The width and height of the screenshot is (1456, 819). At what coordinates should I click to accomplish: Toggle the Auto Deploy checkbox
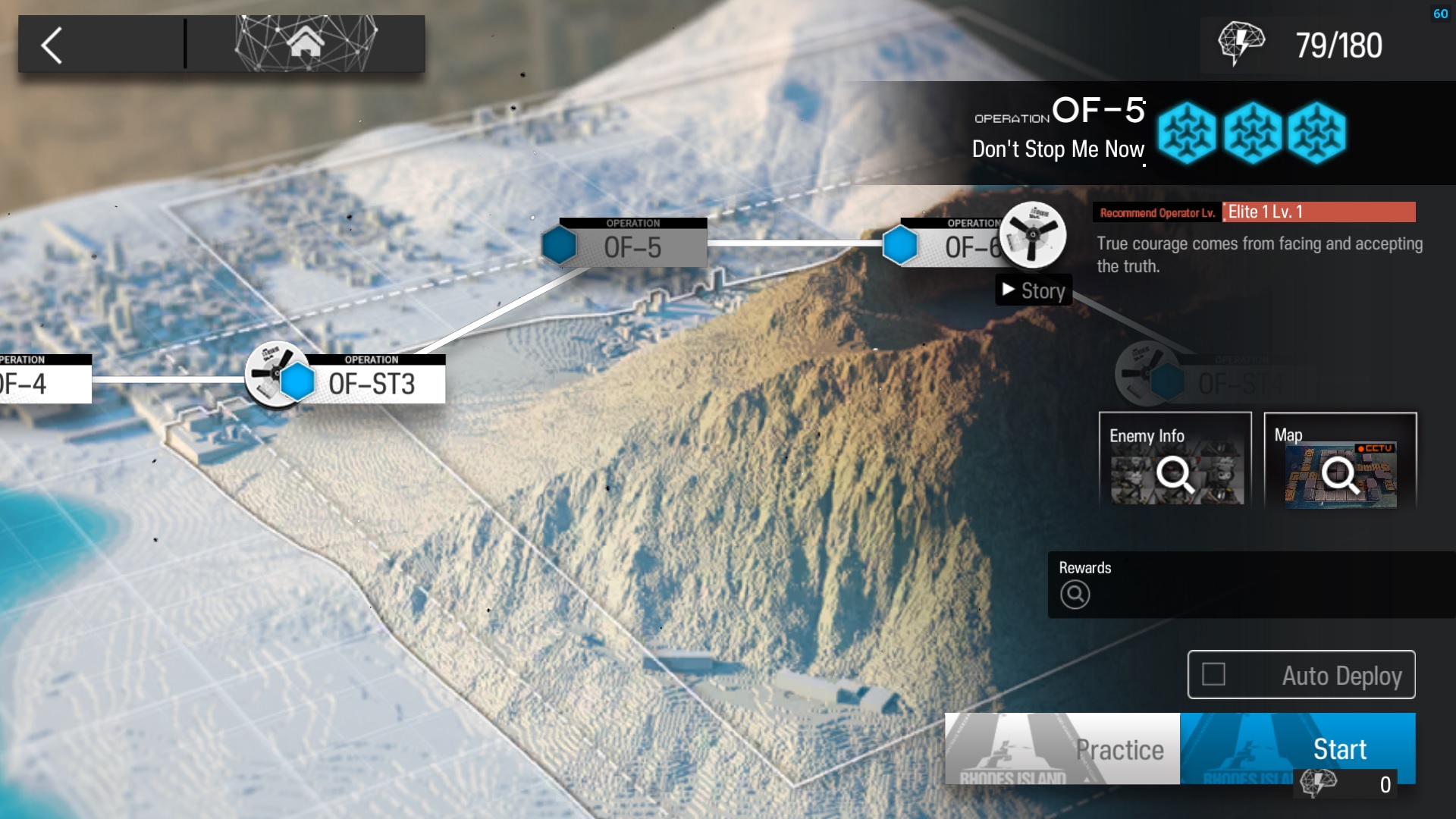tap(1213, 674)
